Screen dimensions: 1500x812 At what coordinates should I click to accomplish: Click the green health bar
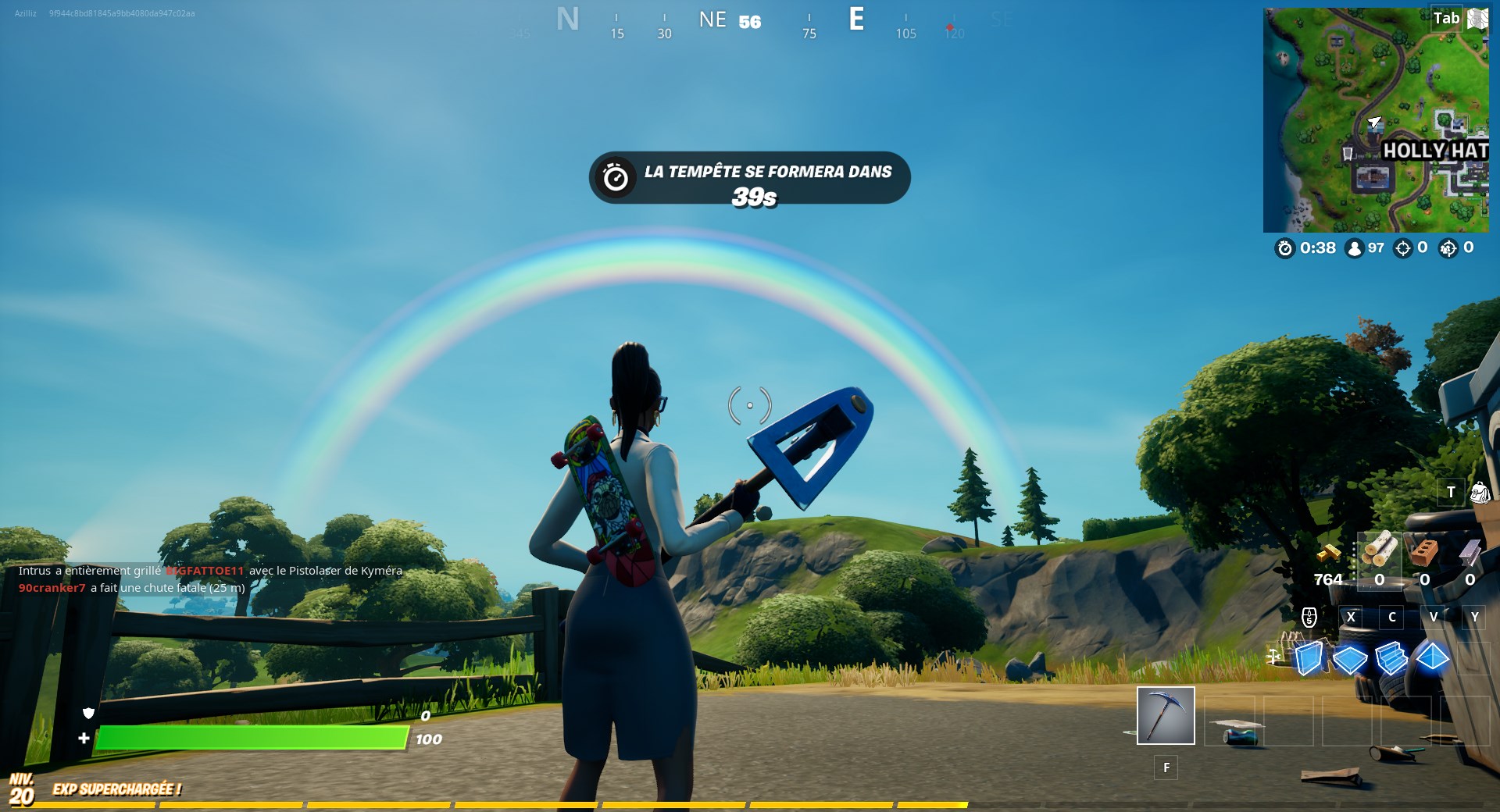click(250, 736)
